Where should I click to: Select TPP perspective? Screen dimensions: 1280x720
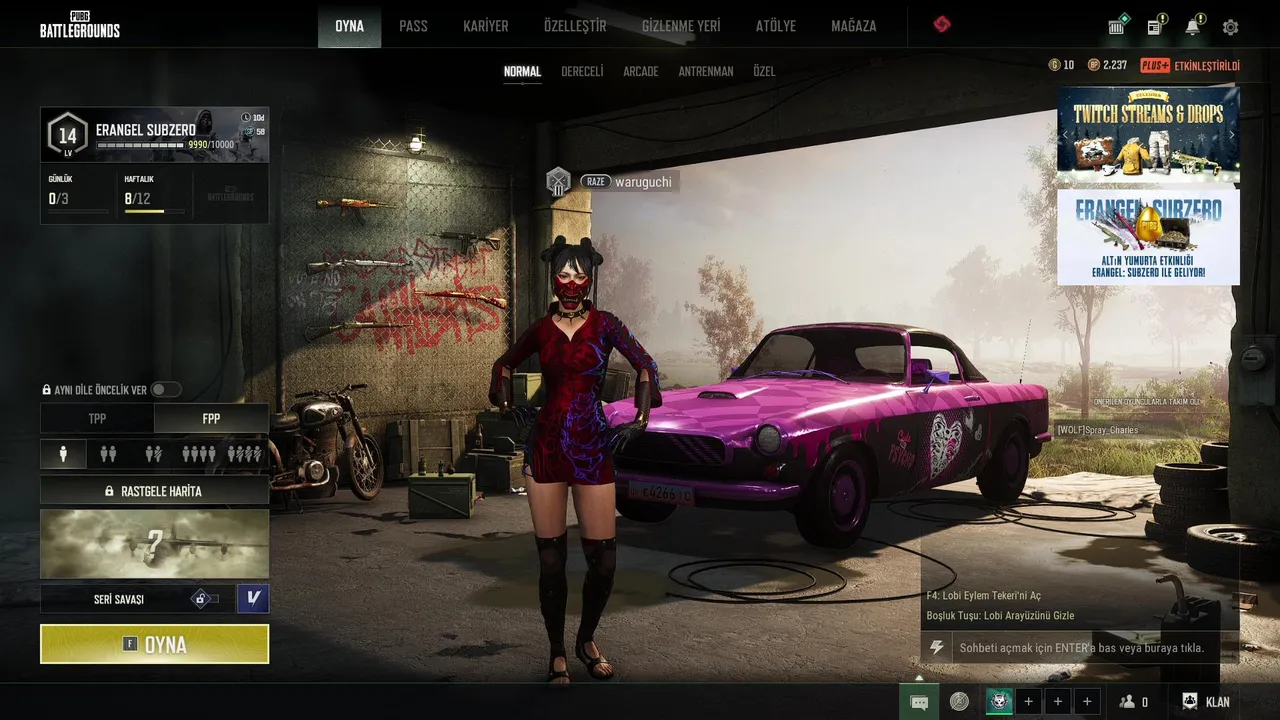97,418
